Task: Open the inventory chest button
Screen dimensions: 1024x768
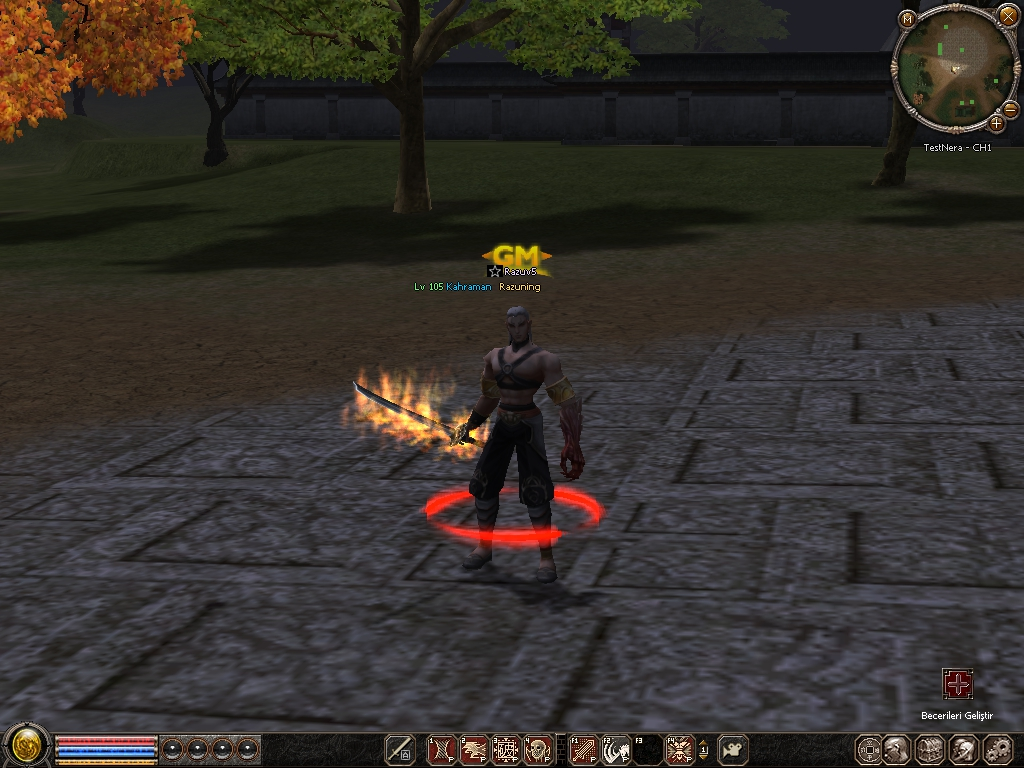Action: click(930, 749)
